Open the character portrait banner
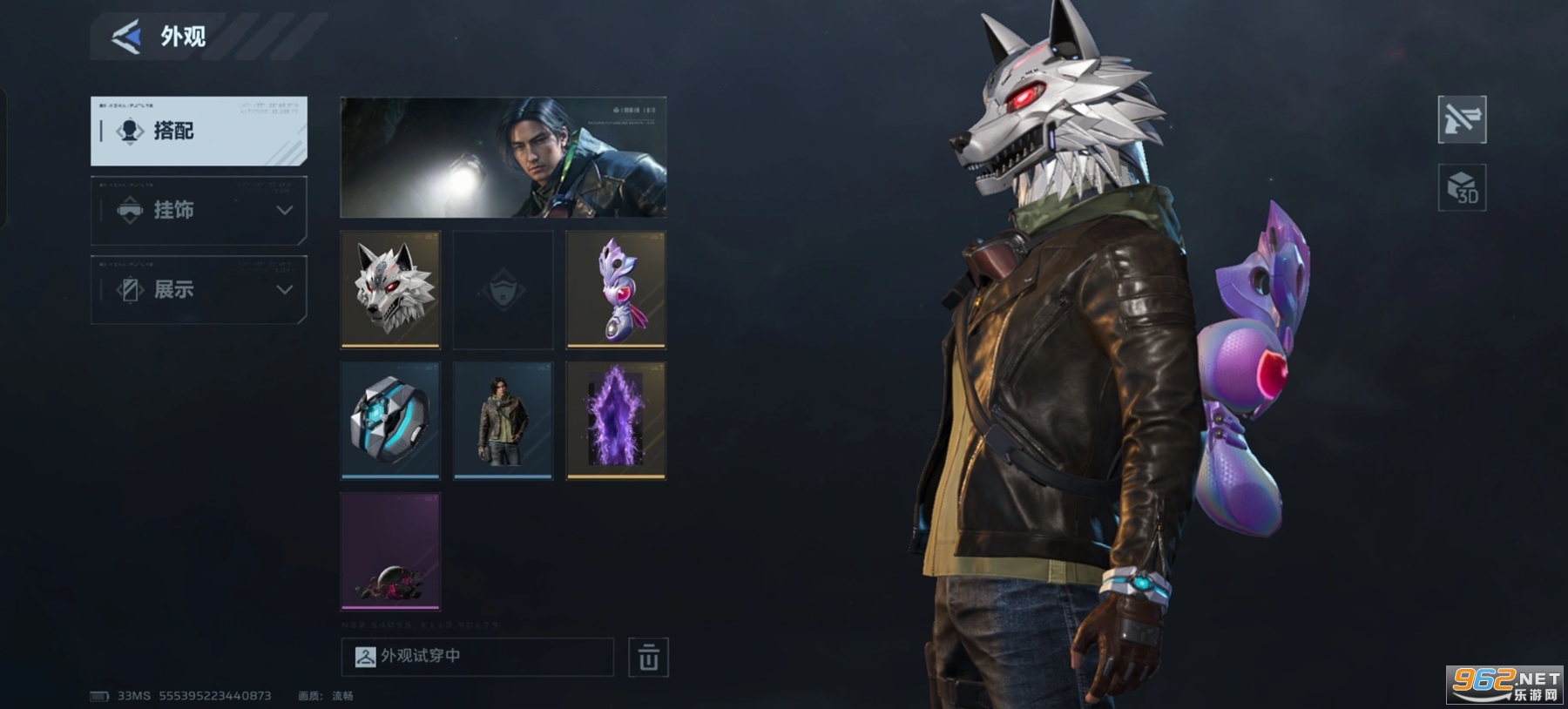1568x709 pixels. click(503, 157)
